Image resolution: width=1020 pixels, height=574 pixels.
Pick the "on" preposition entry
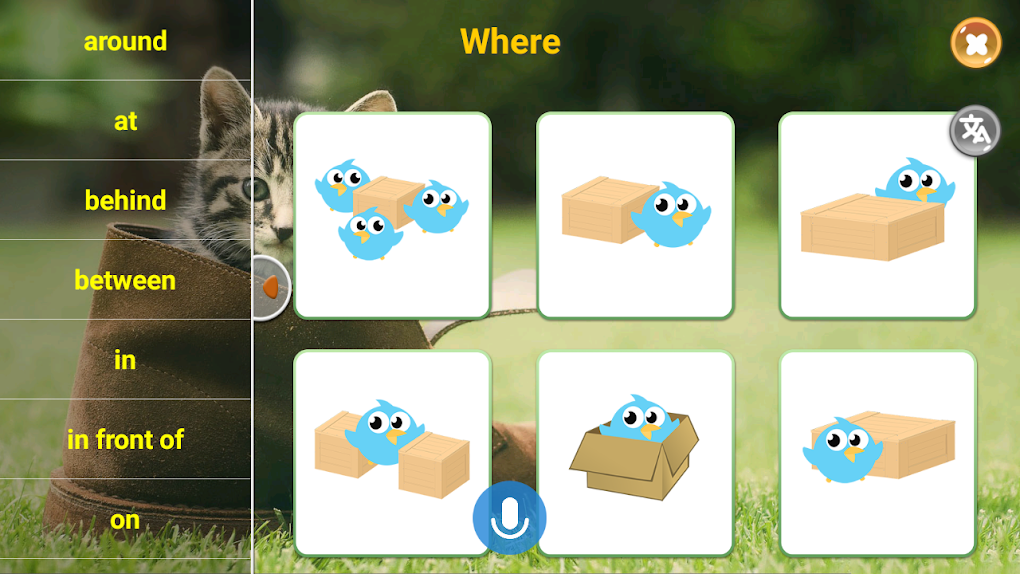point(125,520)
